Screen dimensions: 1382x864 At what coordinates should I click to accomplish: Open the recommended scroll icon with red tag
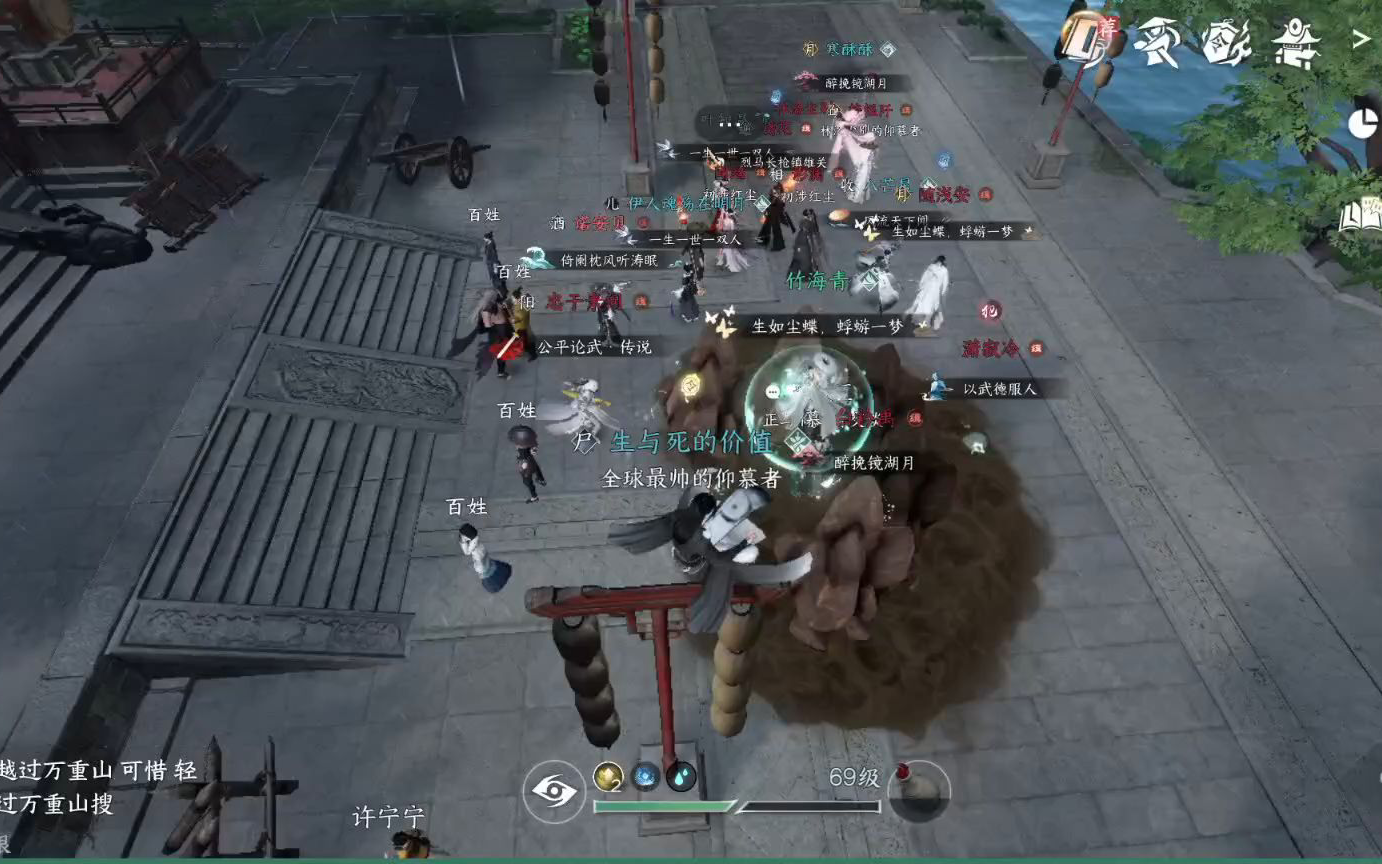click(x=1086, y=38)
